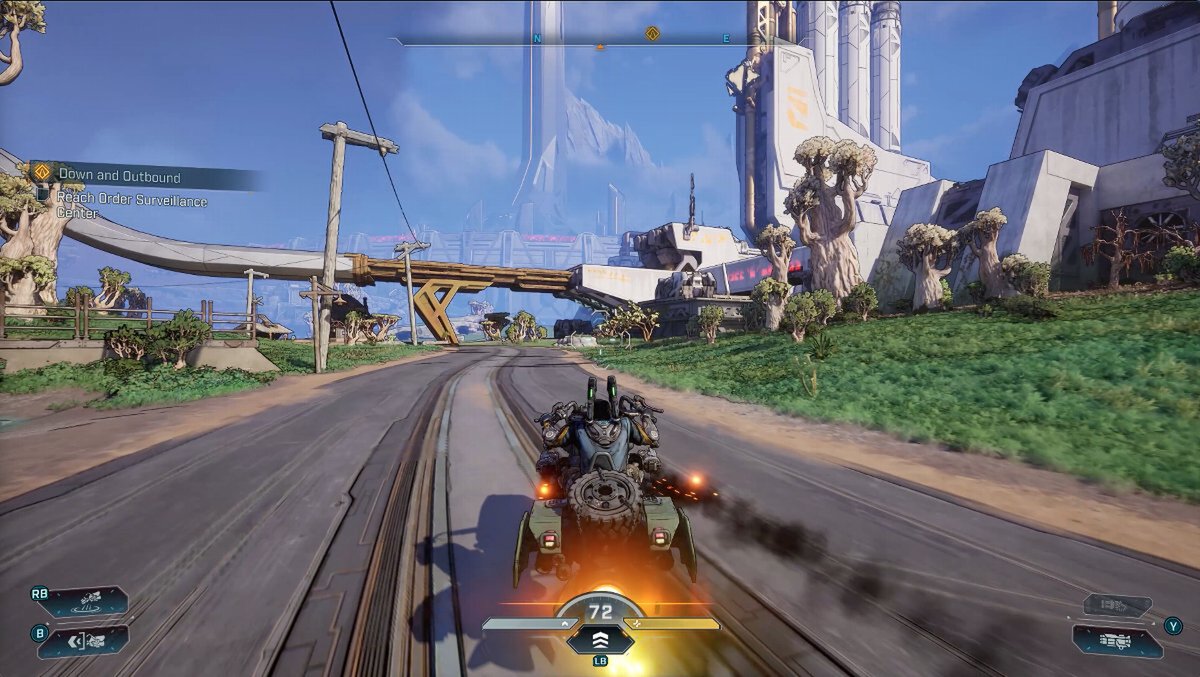Select the highlighted lower weapon slot
Viewport: 1200px width, 677px height.
click(1117, 640)
